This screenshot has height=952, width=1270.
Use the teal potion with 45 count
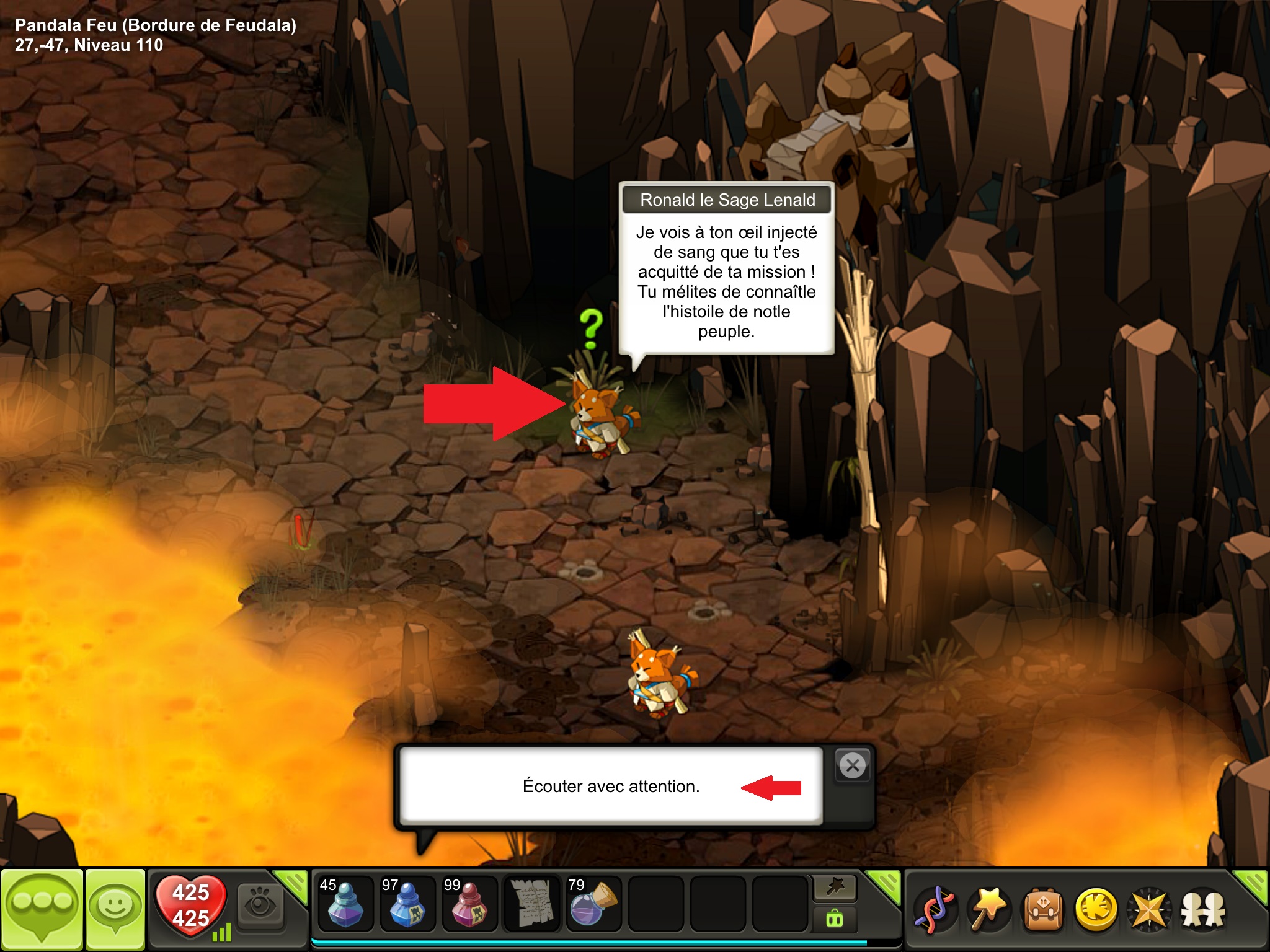point(345,904)
